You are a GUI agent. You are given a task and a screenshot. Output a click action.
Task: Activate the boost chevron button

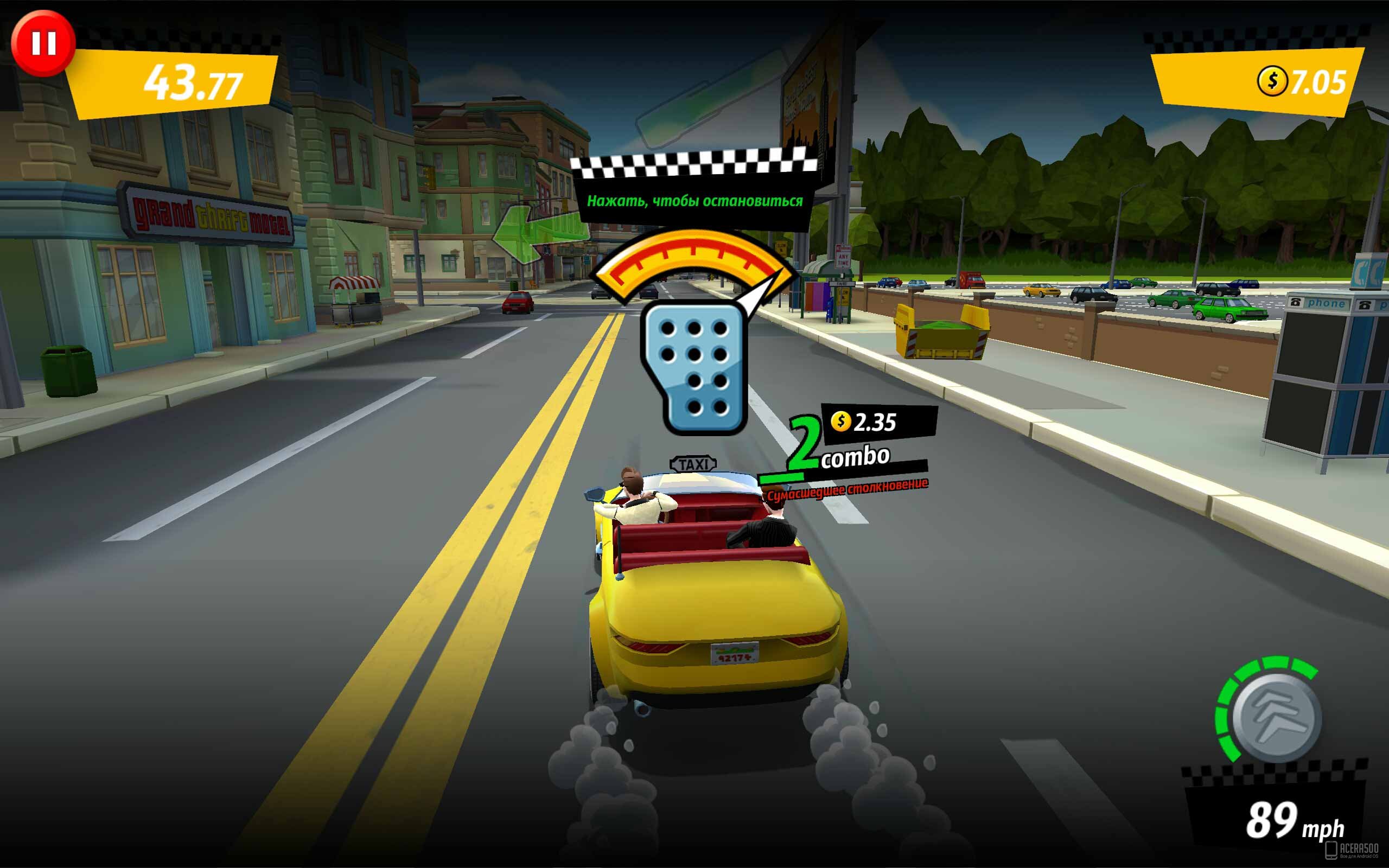pyautogui.click(x=1276, y=718)
